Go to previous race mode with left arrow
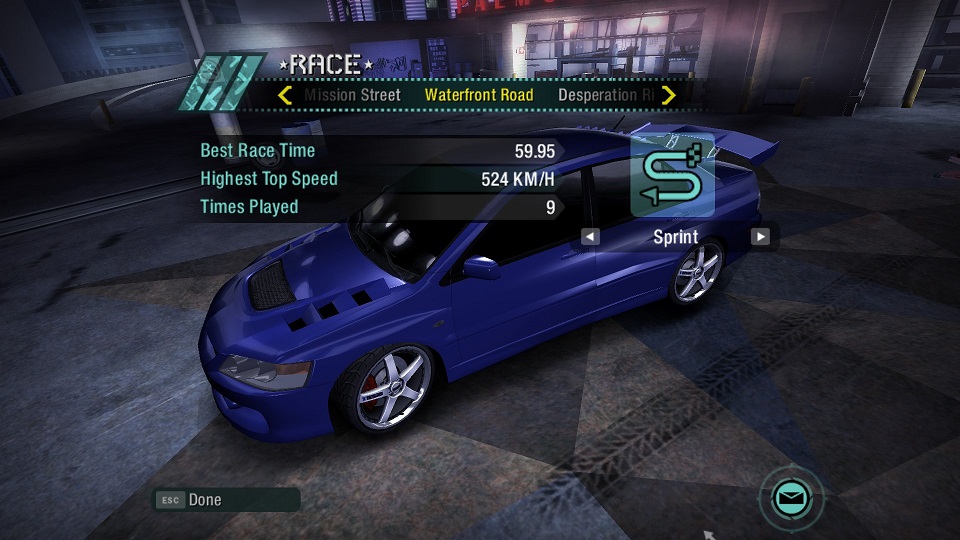960x540 pixels. click(x=590, y=237)
